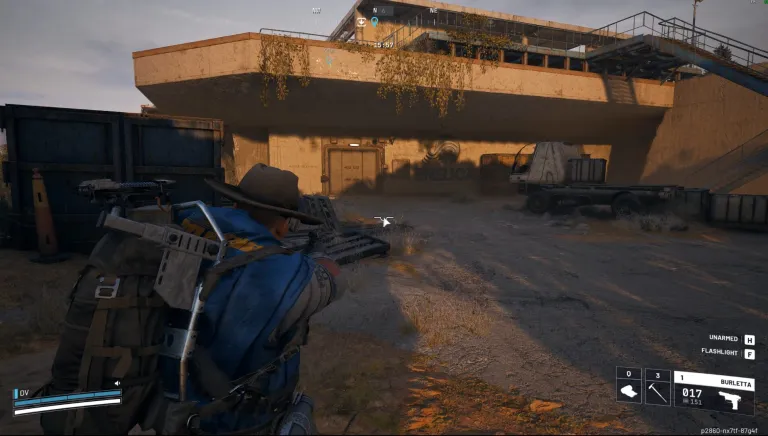The width and height of the screenshot is (768, 436).
Task: Click the speaker voice icon above health bar
Action: [117, 383]
